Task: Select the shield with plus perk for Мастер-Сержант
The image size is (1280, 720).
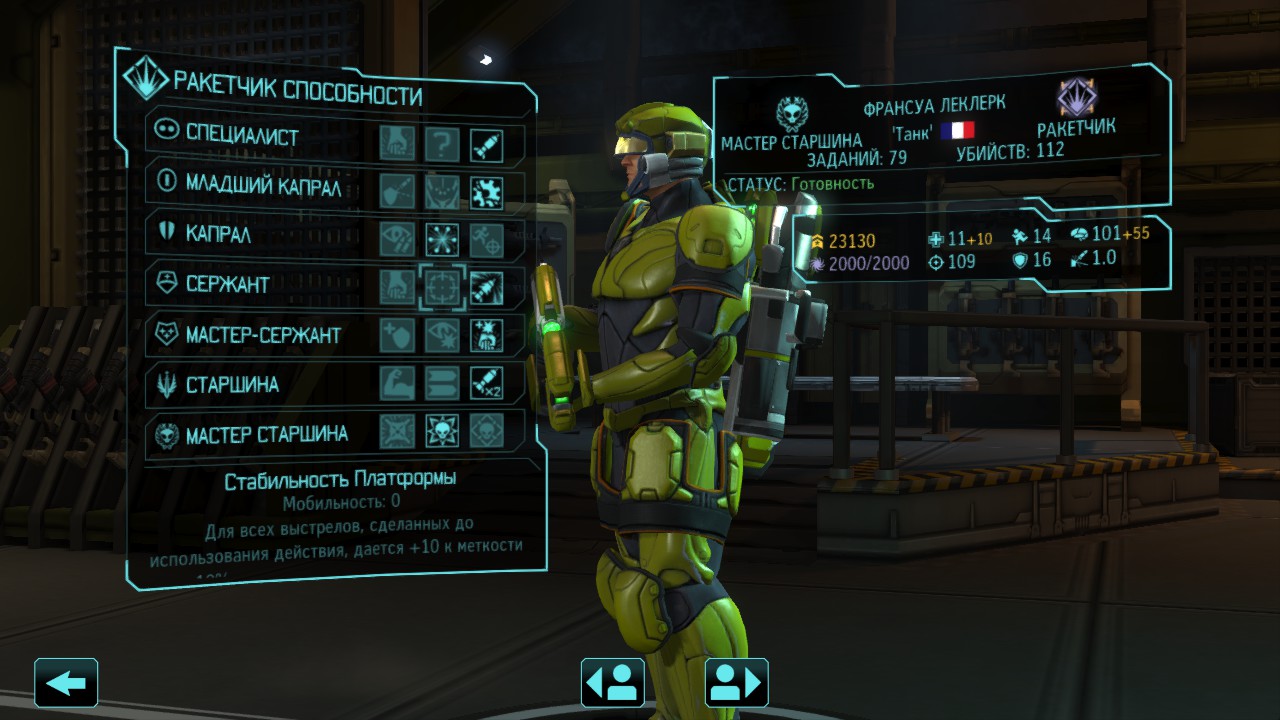Action: click(x=397, y=336)
